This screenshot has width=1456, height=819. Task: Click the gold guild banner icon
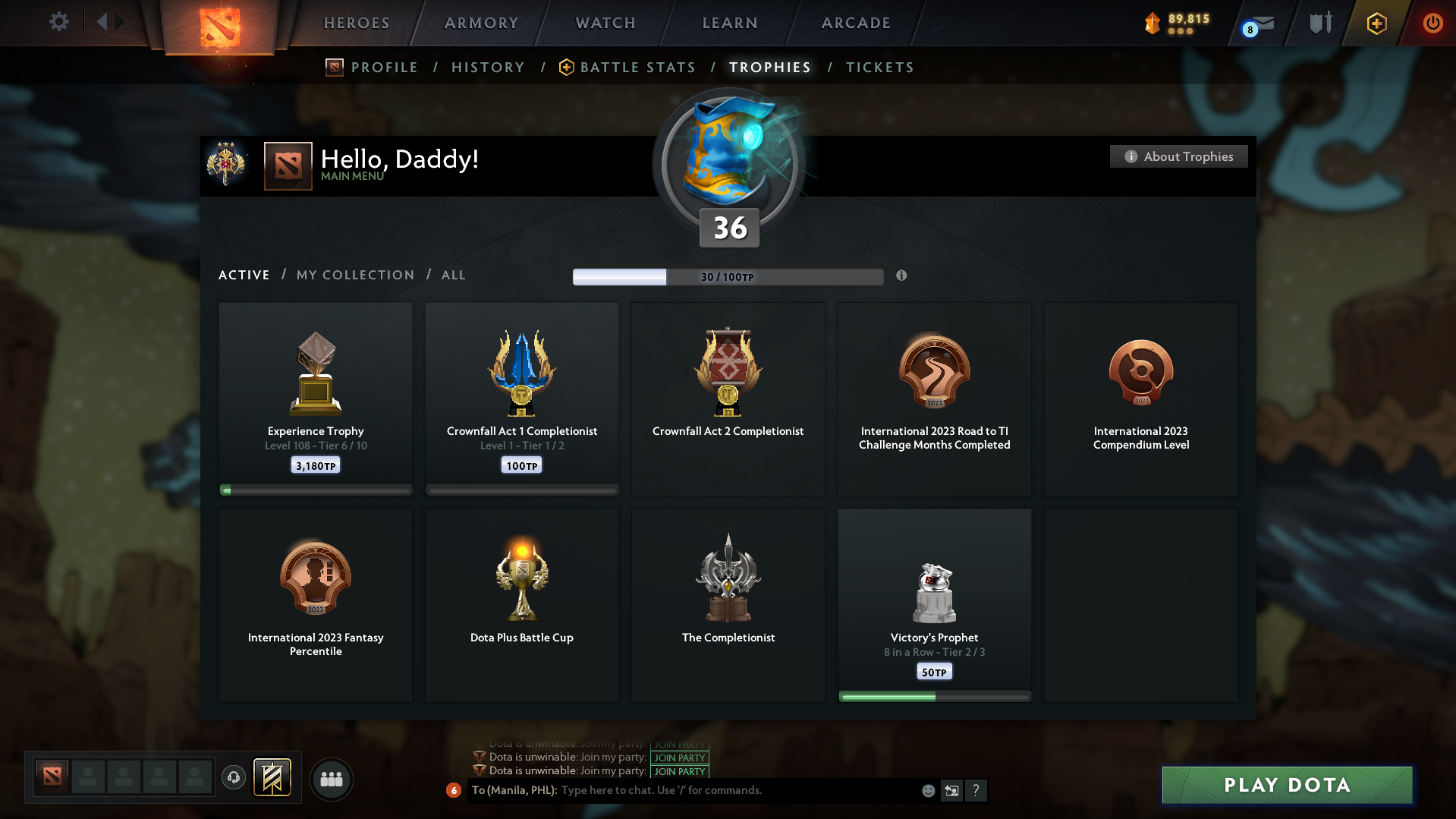coord(273,778)
